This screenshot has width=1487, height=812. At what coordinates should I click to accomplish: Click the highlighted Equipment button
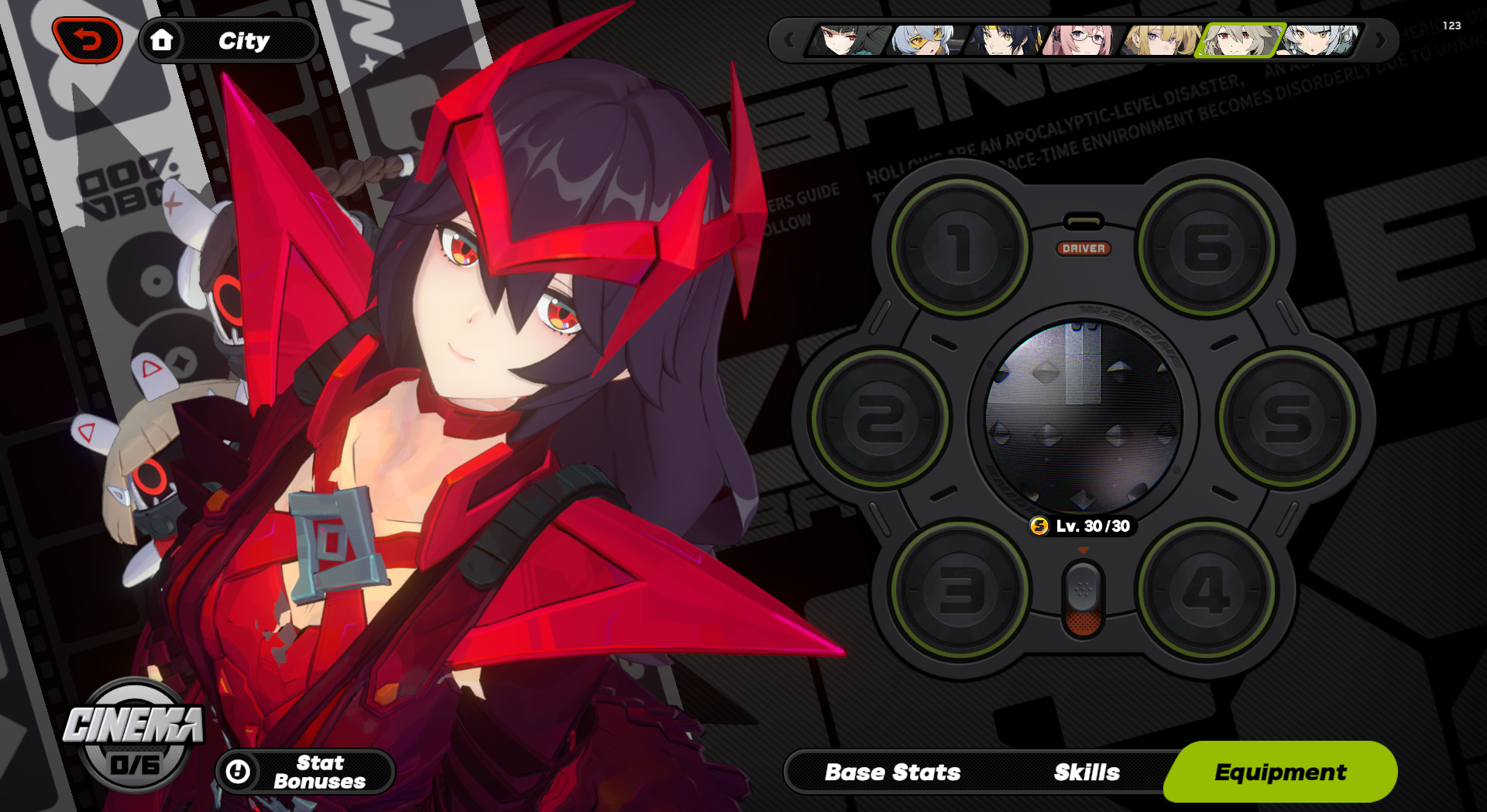(x=1281, y=772)
